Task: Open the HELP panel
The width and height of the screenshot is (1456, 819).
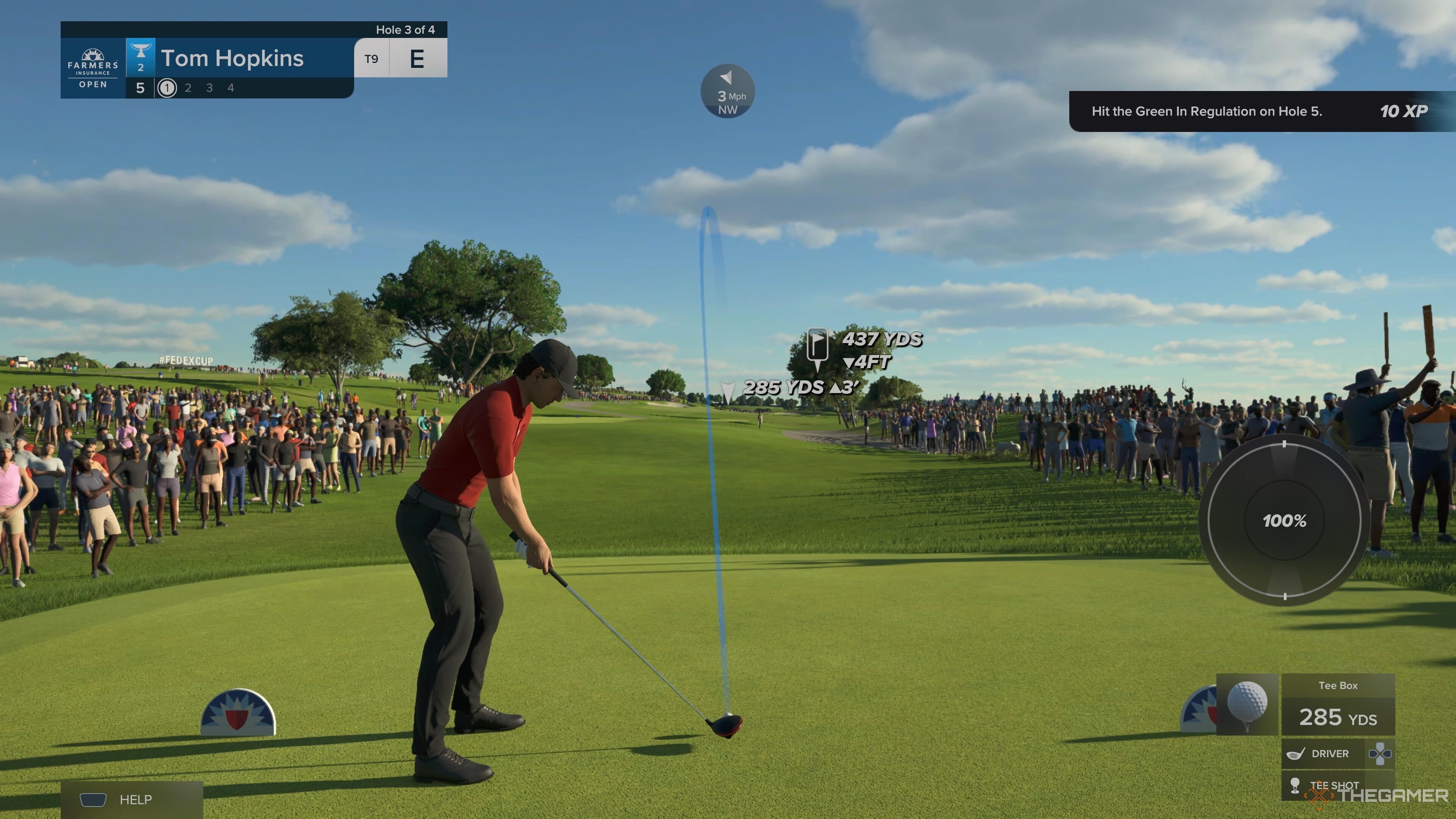Action: (x=131, y=799)
